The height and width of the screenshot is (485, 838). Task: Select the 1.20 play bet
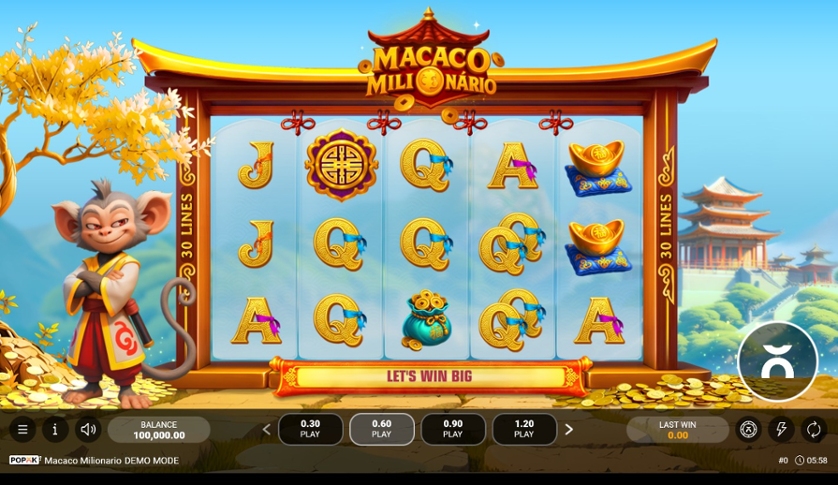(x=524, y=429)
